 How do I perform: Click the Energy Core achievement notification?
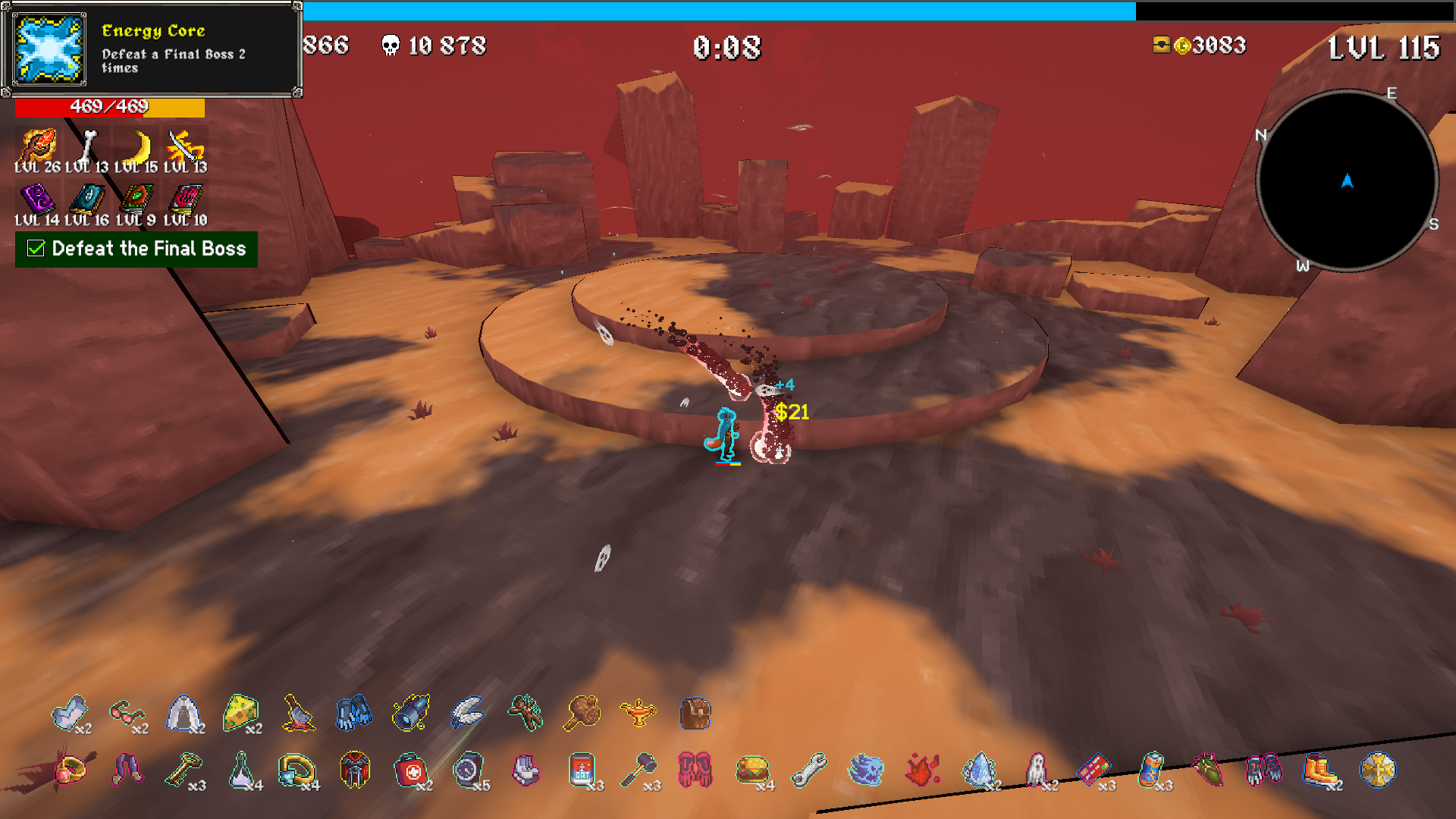(152, 50)
